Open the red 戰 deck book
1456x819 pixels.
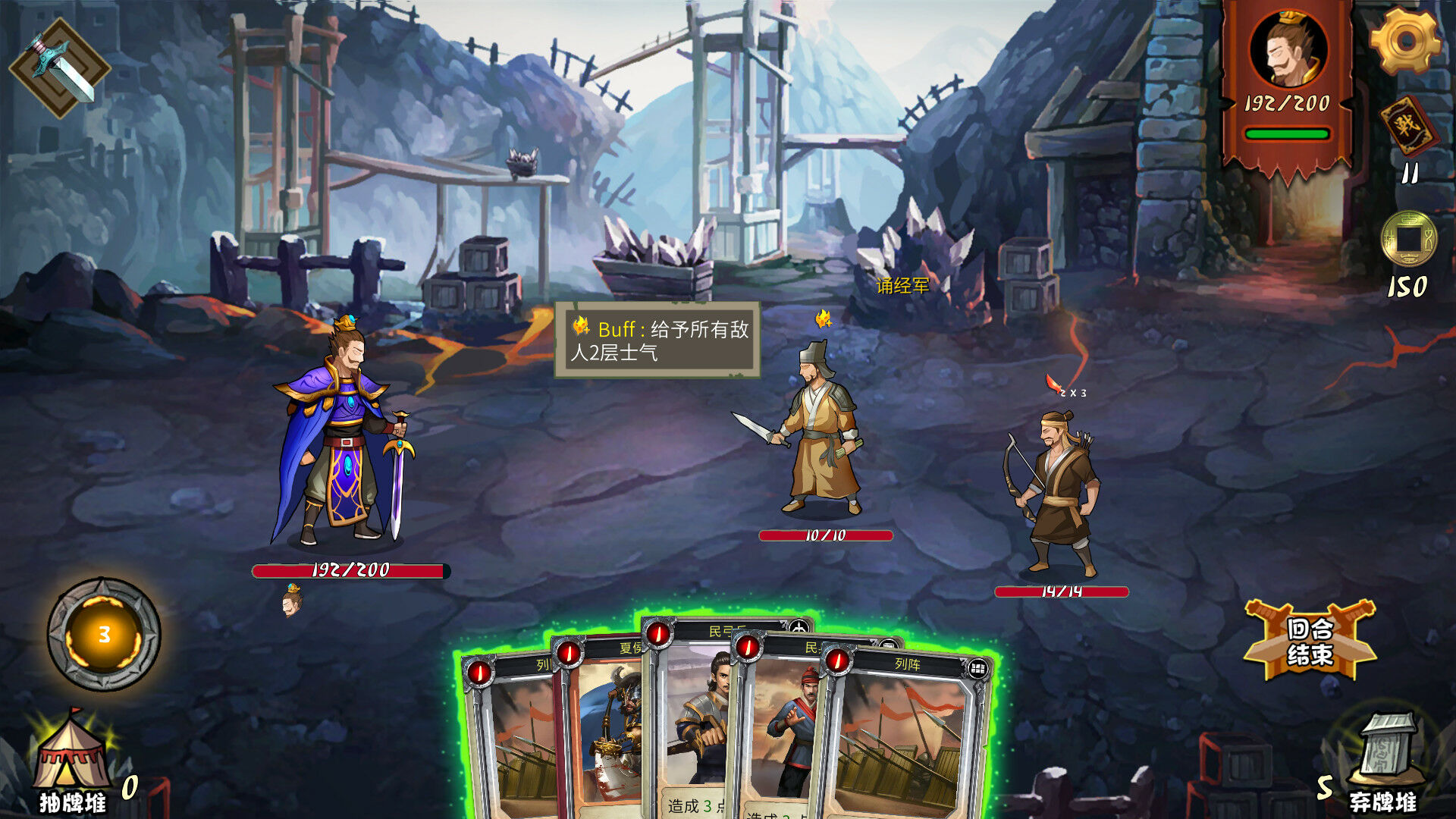(x=1408, y=126)
